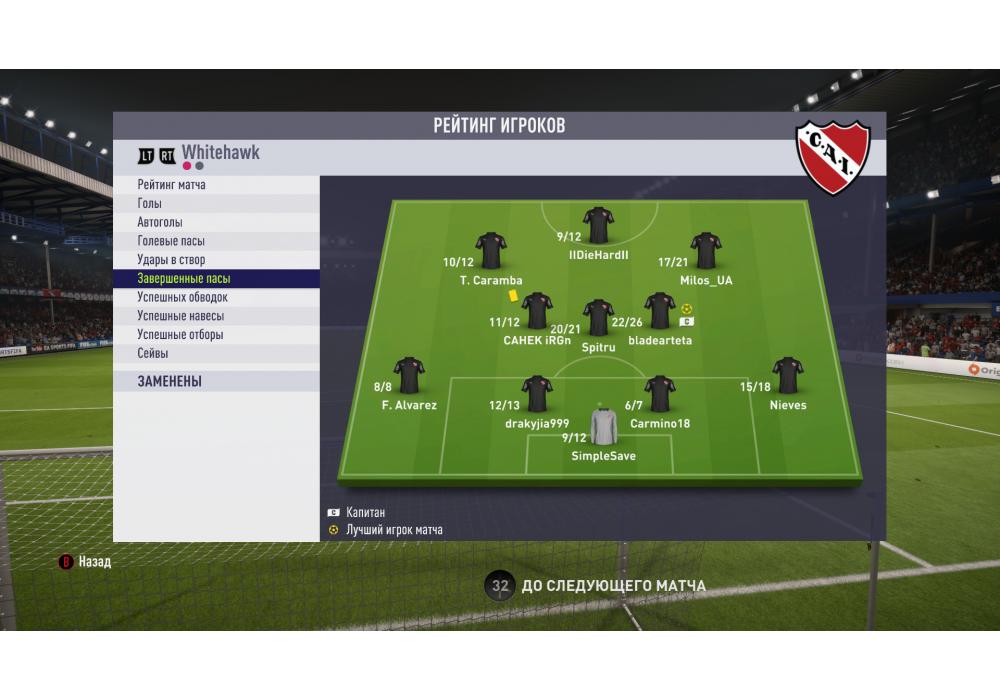Viewport: 1000px width, 700px height.
Task: Choose captain bladearteta's shirt
Action: coord(659,311)
